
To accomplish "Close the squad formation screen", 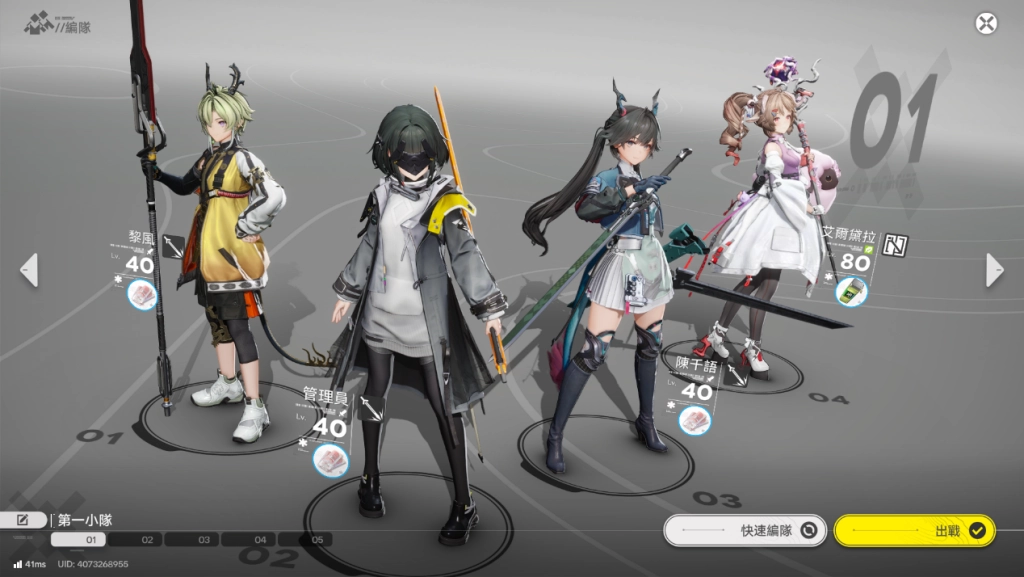I will click(x=986, y=24).
